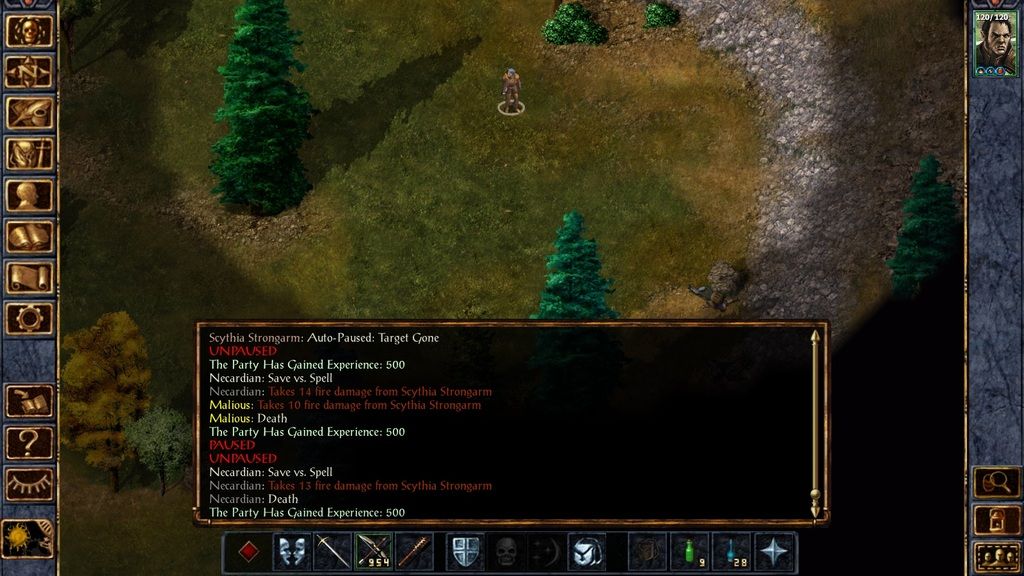Open the two-masks dialogue action

click(x=292, y=552)
